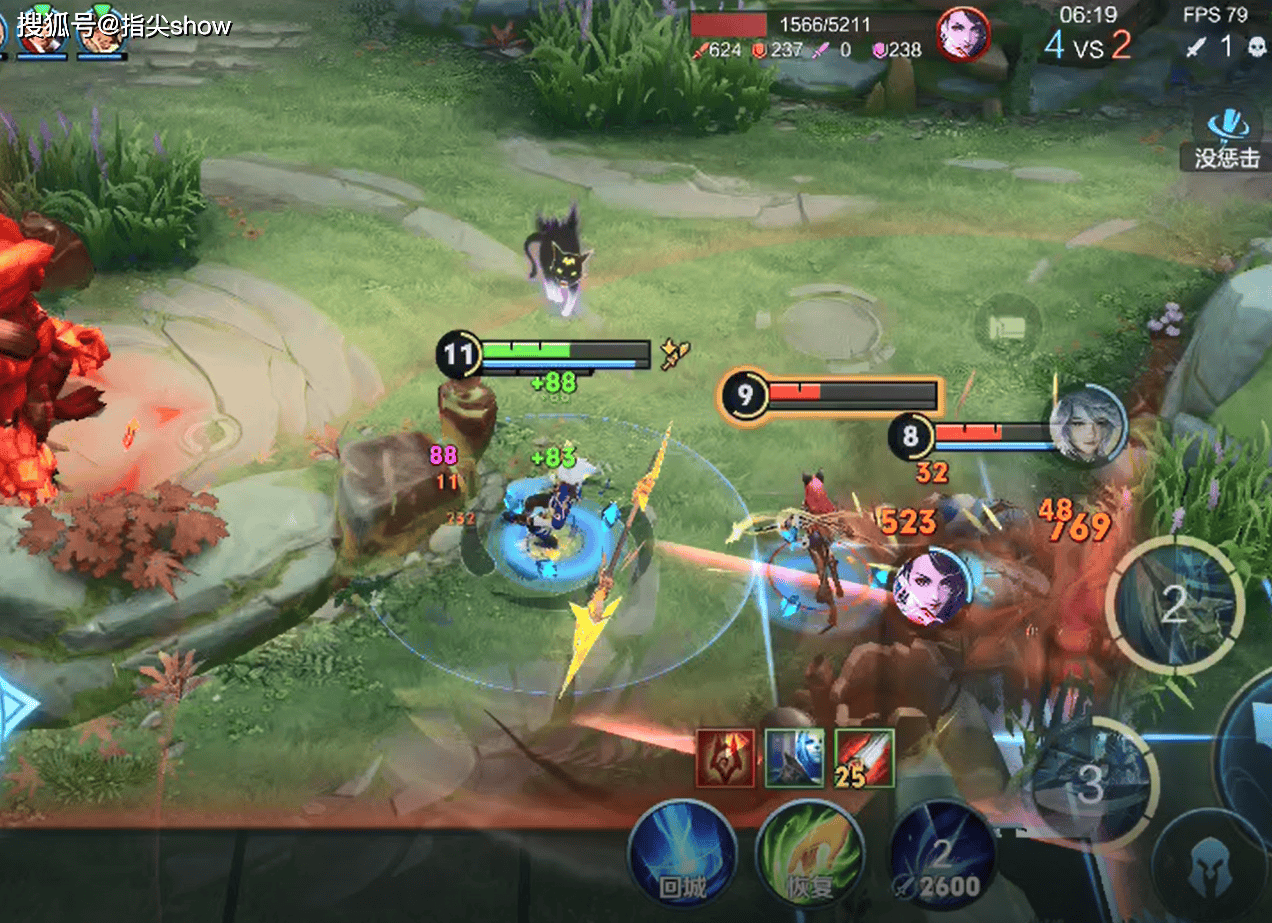
Task: Use the 恢复 heal spell
Action: tap(810, 852)
